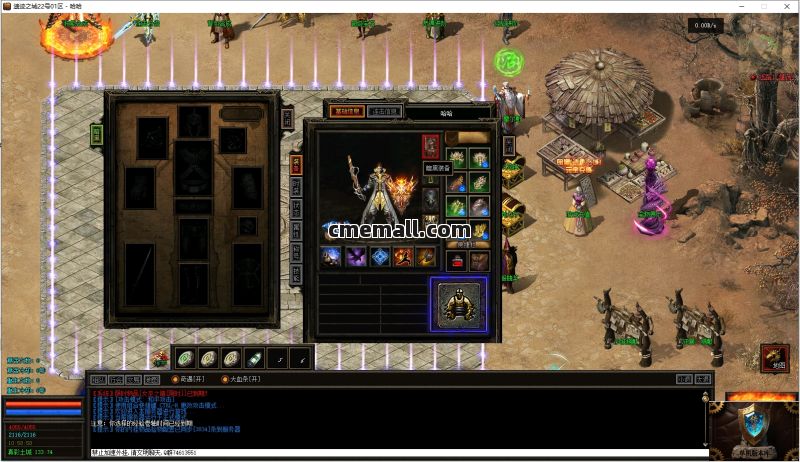Switch to the 基础信息 character tab
The width and height of the screenshot is (800, 462).
pos(346,111)
